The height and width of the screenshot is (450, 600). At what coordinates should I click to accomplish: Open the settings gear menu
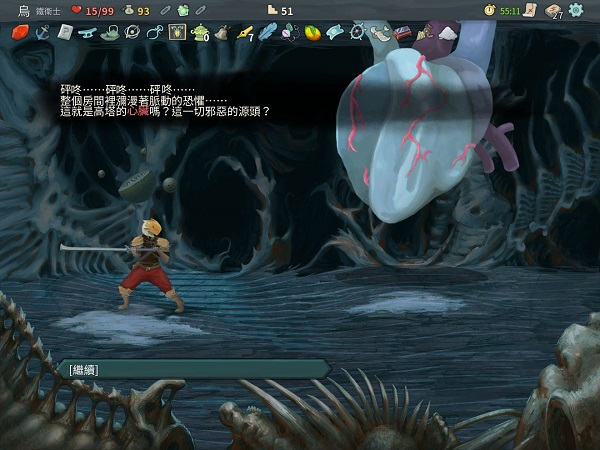[x=576, y=10]
